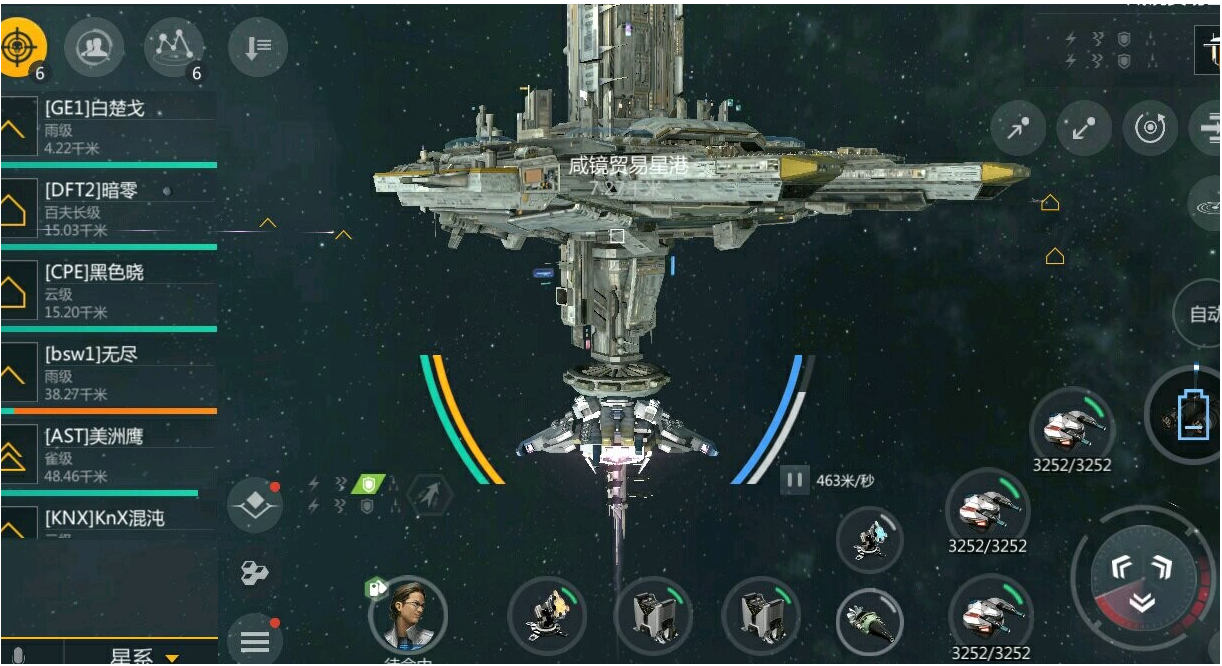1222x666 pixels.
Task: Stop the ship with the pause button
Action: 795,481
